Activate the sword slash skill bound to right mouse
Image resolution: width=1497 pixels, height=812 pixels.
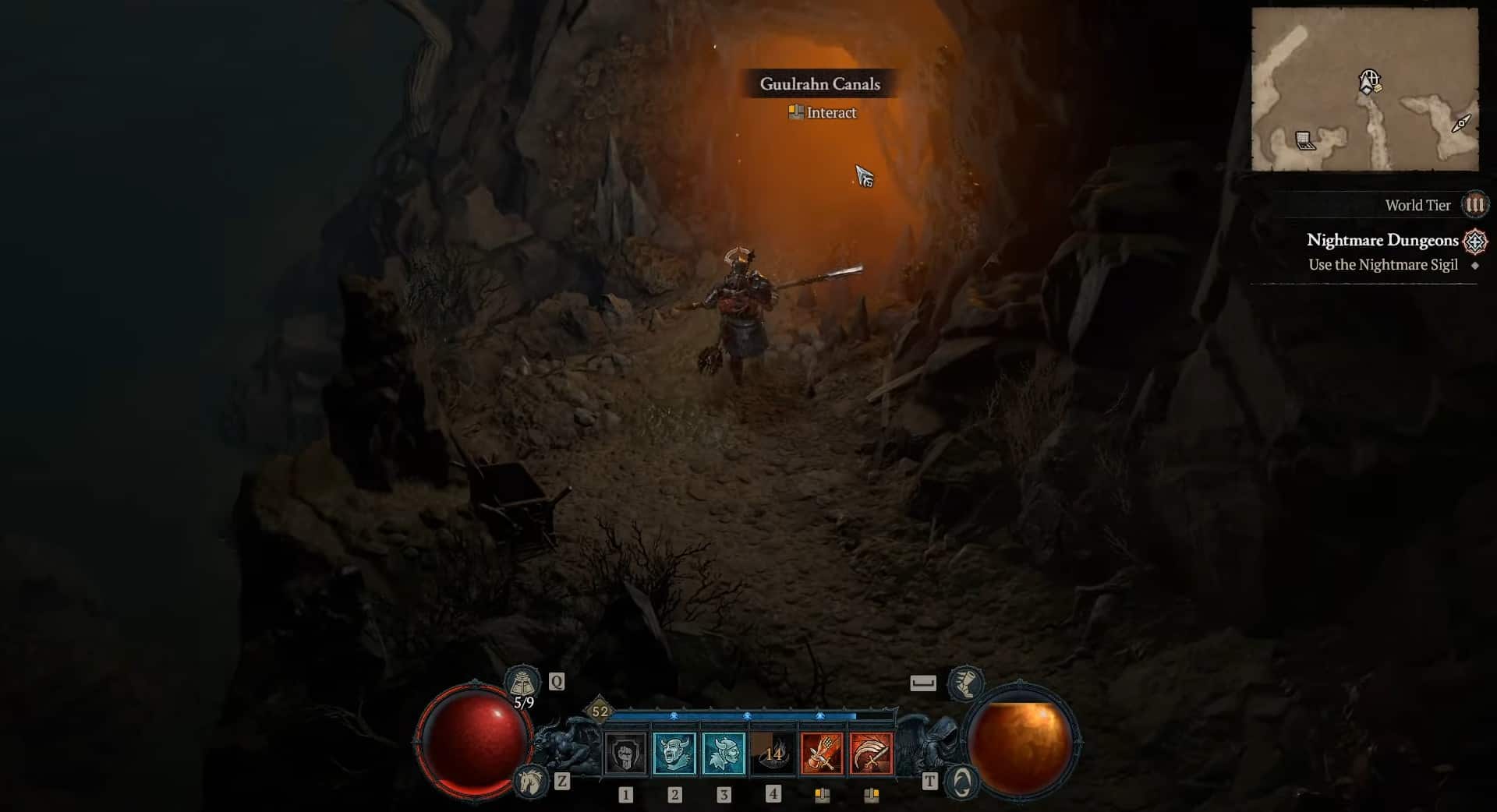click(873, 754)
